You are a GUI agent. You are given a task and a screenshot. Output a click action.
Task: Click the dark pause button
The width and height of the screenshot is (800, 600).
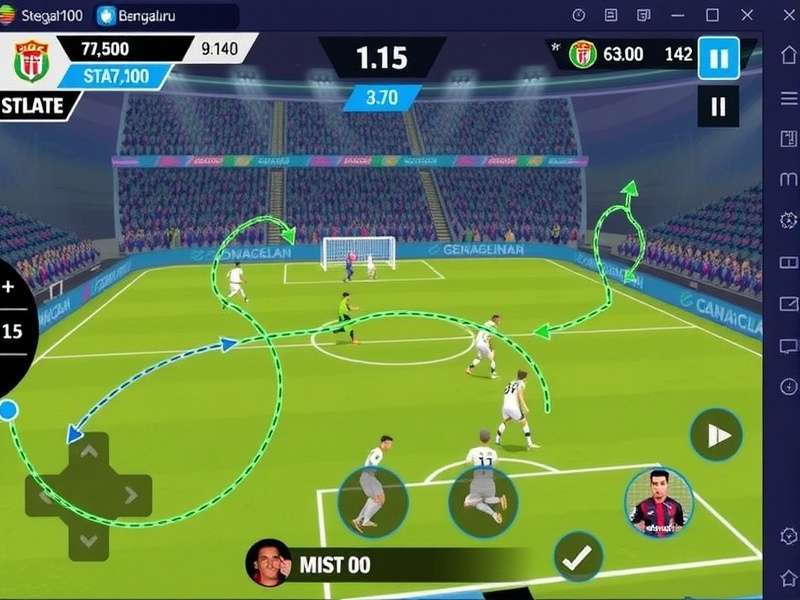(718, 106)
